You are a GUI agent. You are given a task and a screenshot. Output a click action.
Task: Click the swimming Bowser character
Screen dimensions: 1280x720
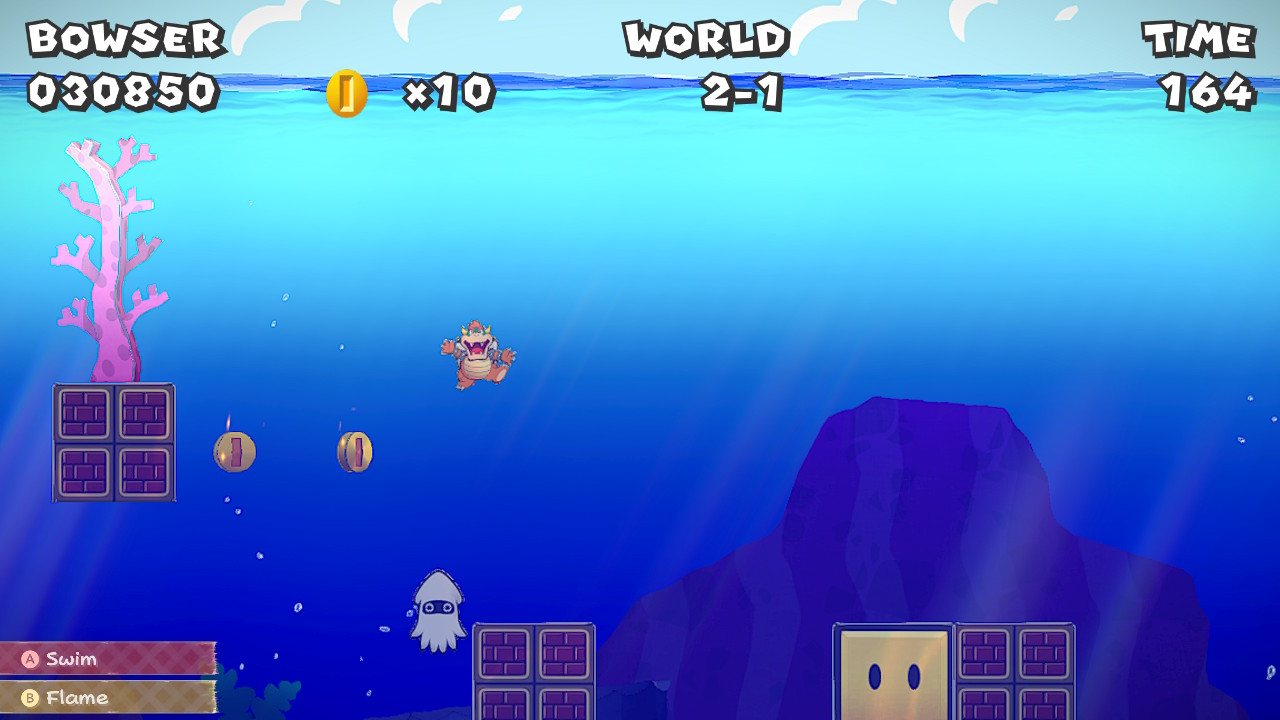click(x=474, y=354)
